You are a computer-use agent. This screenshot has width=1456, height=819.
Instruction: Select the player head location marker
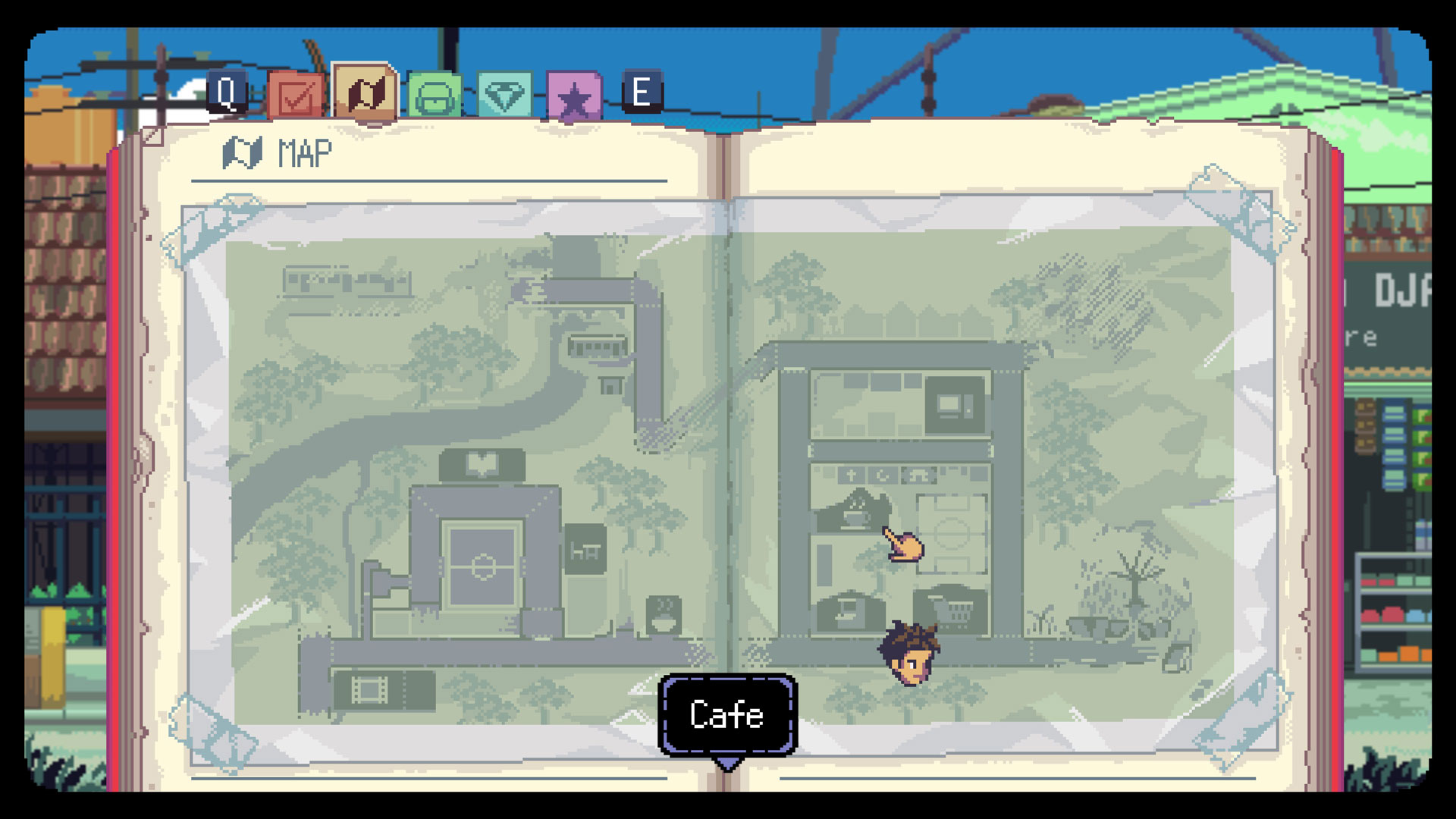click(908, 654)
